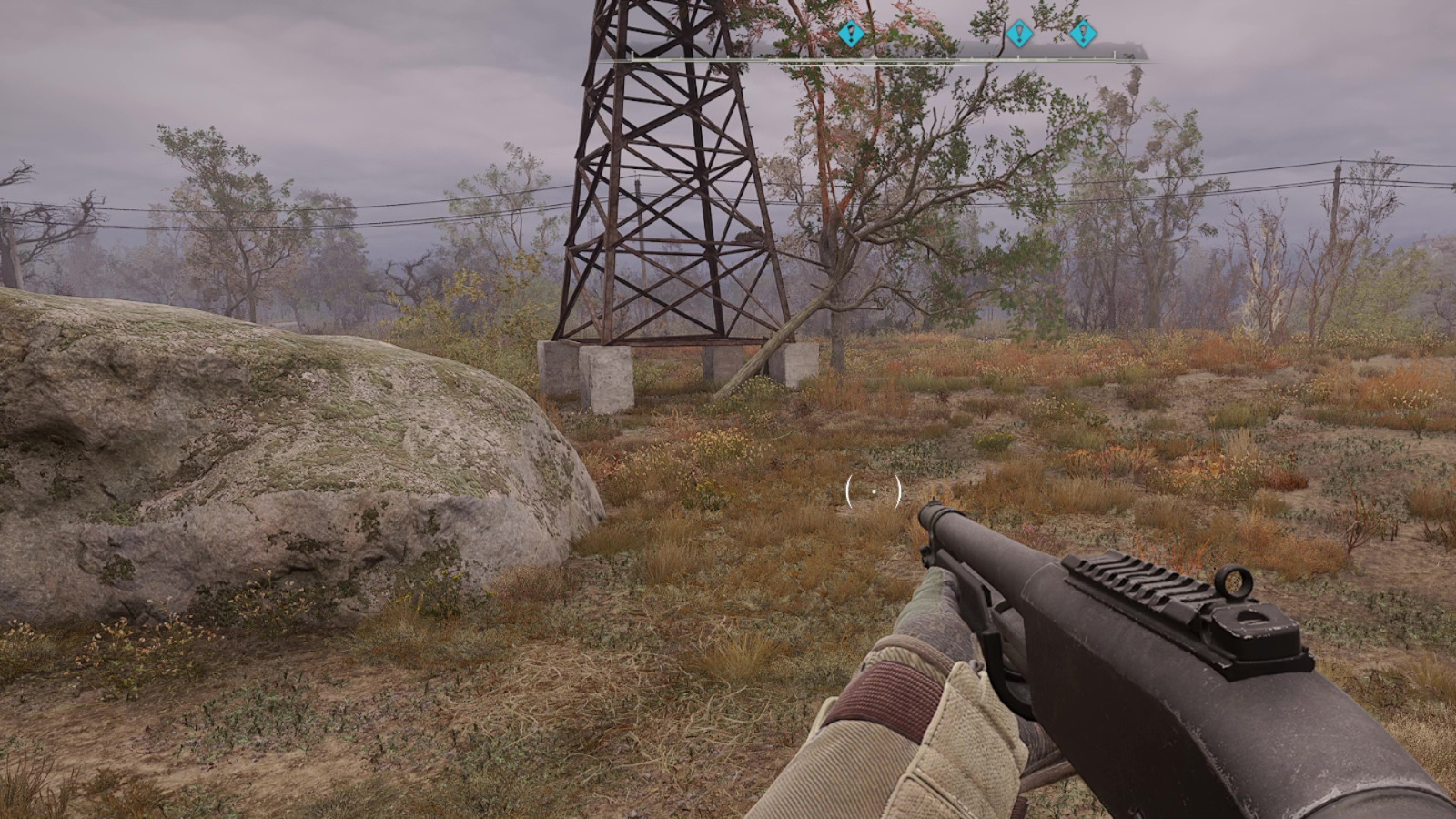Click a concrete foundation block under the pylon
This screenshot has height=819, width=1456.
[608, 378]
